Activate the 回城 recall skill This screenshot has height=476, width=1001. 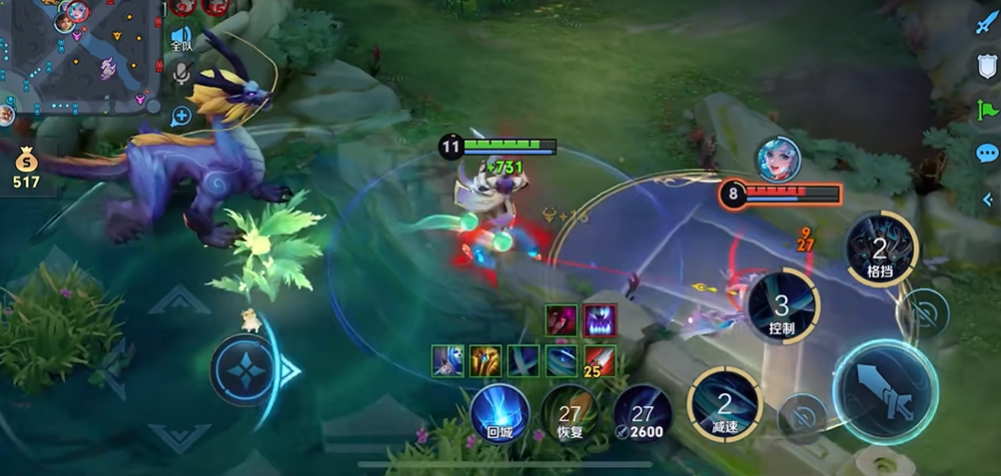499,411
